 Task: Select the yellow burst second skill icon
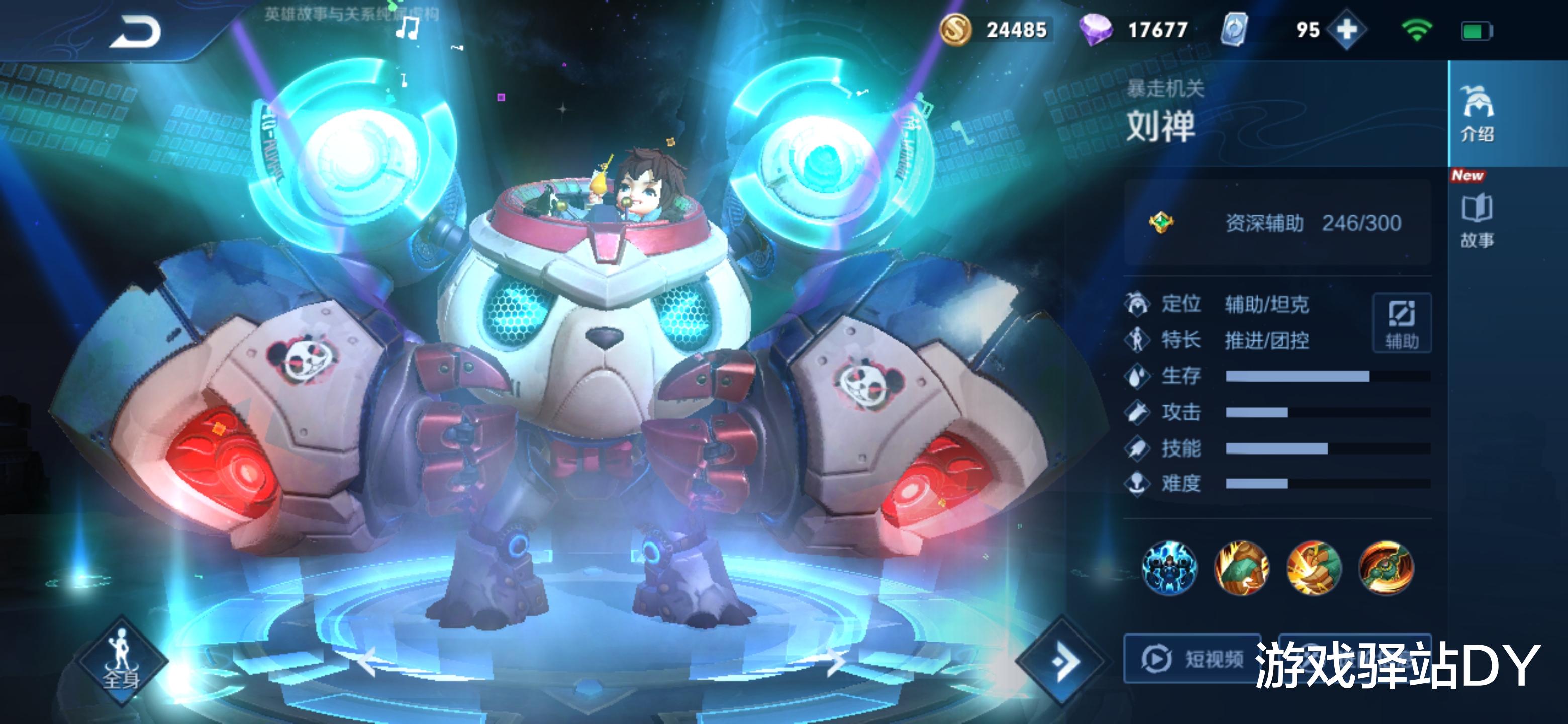[x=1314, y=568]
